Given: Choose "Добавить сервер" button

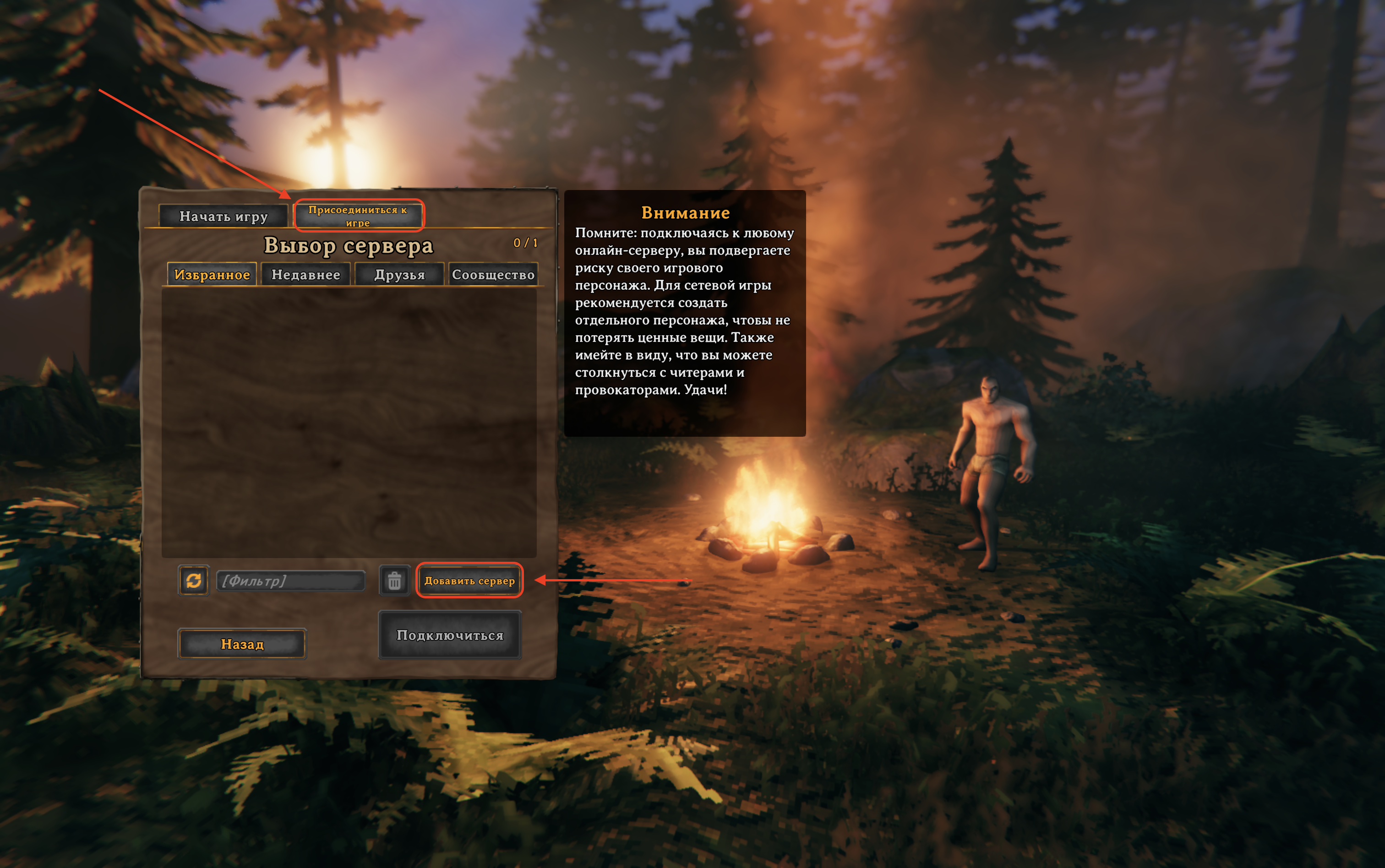Looking at the screenshot, I should pos(470,580).
